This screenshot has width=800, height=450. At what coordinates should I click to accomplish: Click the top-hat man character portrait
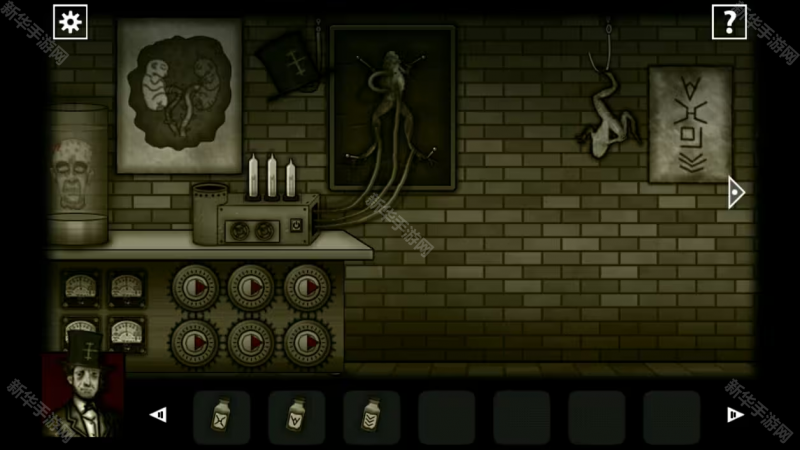click(83, 393)
